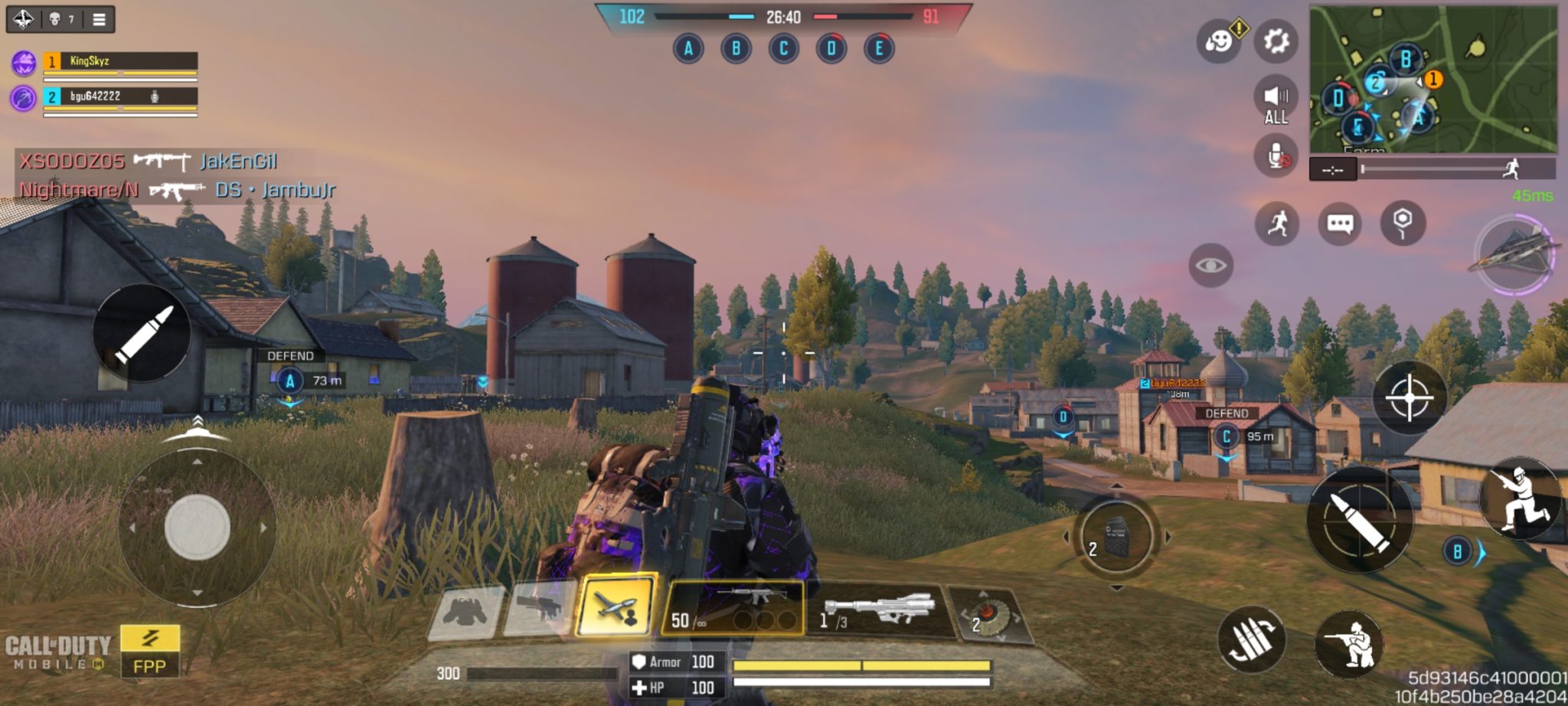Image resolution: width=1568 pixels, height=706 pixels.
Task: Tap the eye free-look button
Action: pos(1210,266)
